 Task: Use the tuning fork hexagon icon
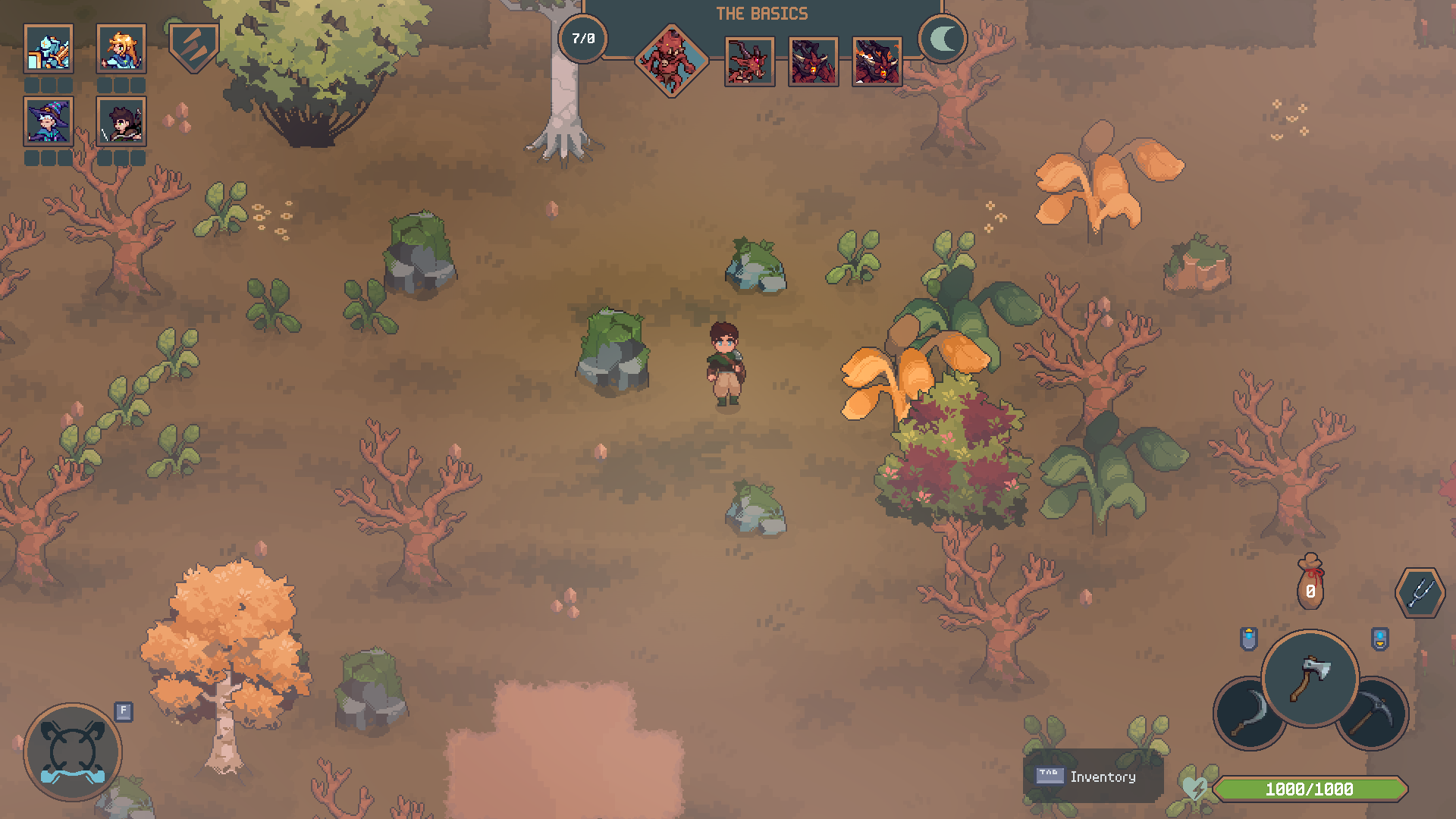[x=1419, y=593]
